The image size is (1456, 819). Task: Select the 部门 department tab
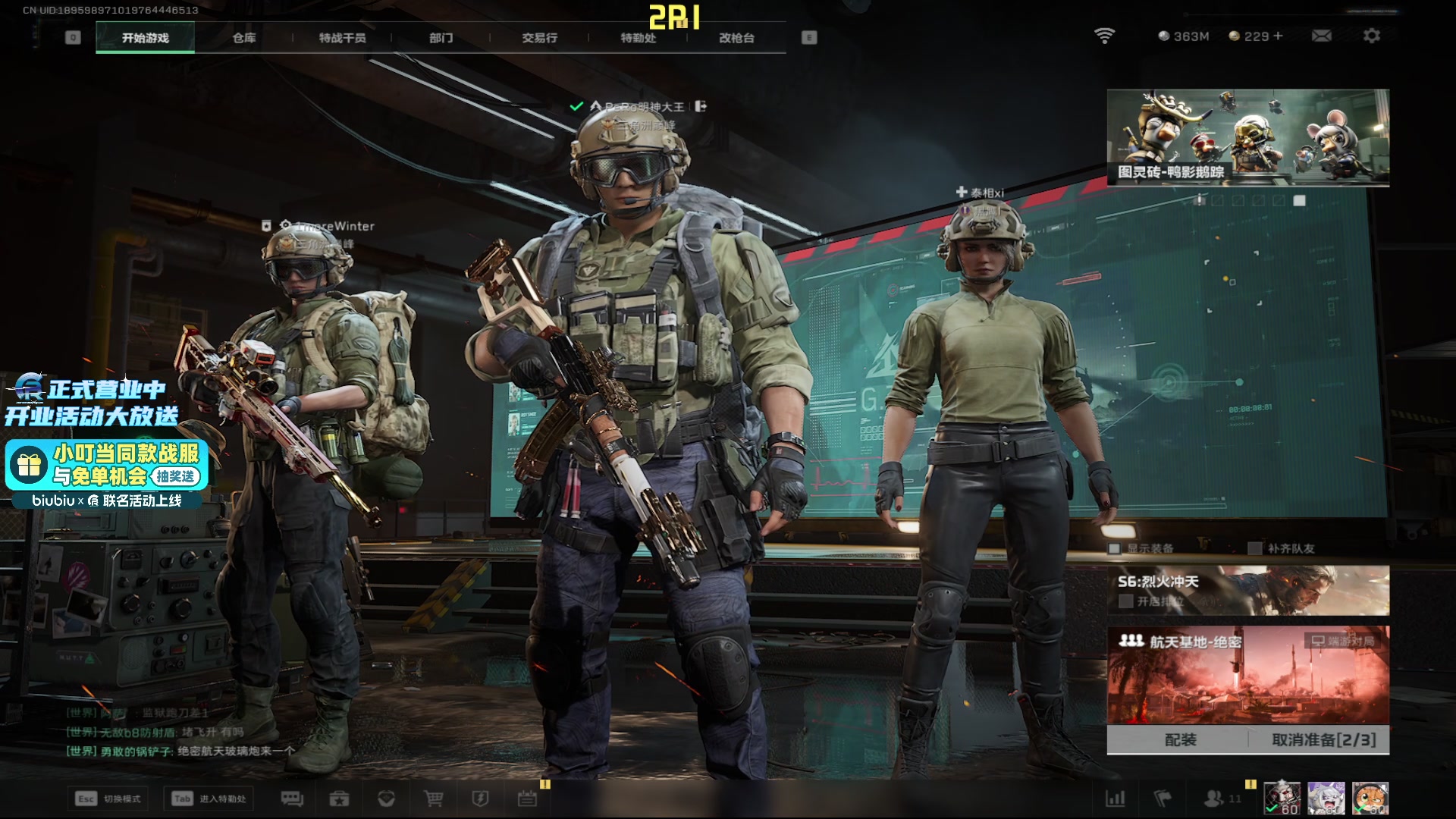click(441, 38)
